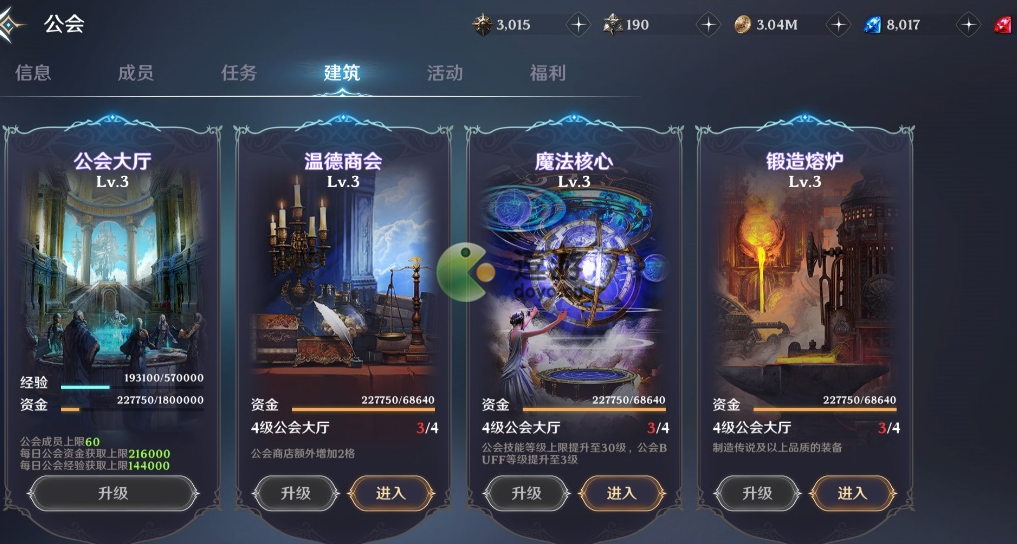Choose 进入 for 魔法核心
The image size is (1017, 544).
tap(622, 493)
